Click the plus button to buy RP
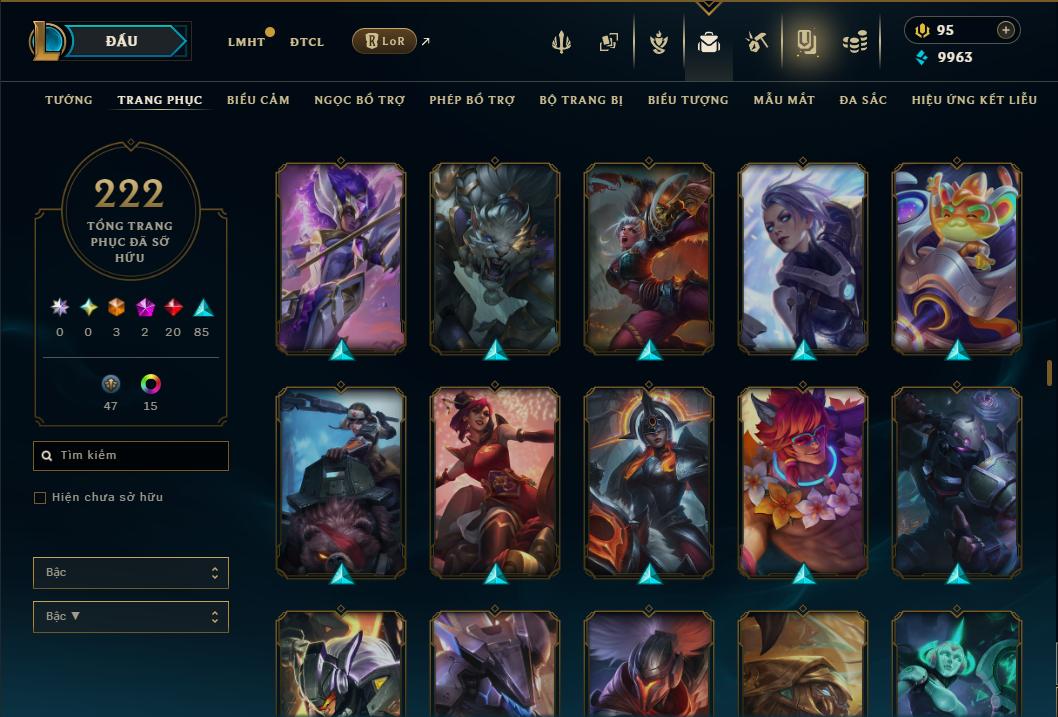Viewport: 1058px width, 717px height. [x=1006, y=30]
